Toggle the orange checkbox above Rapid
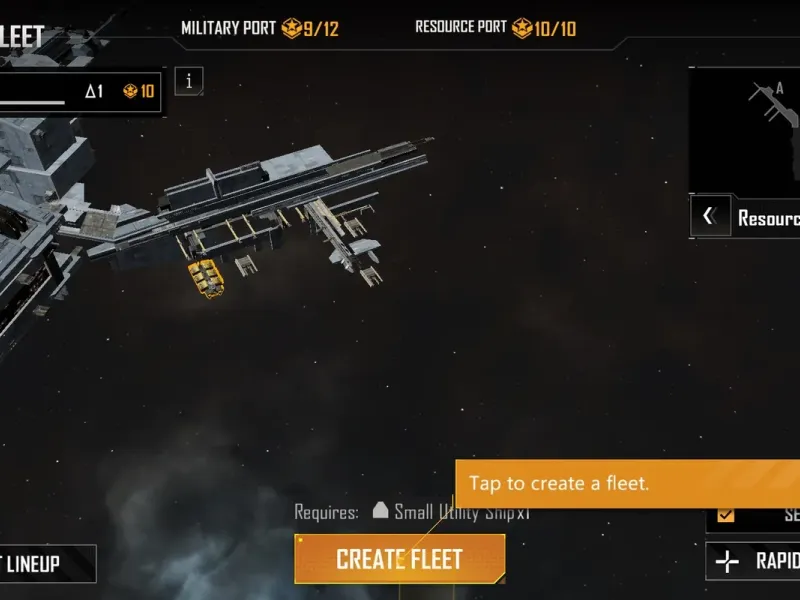Image resolution: width=800 pixels, height=600 pixels. coord(726,515)
